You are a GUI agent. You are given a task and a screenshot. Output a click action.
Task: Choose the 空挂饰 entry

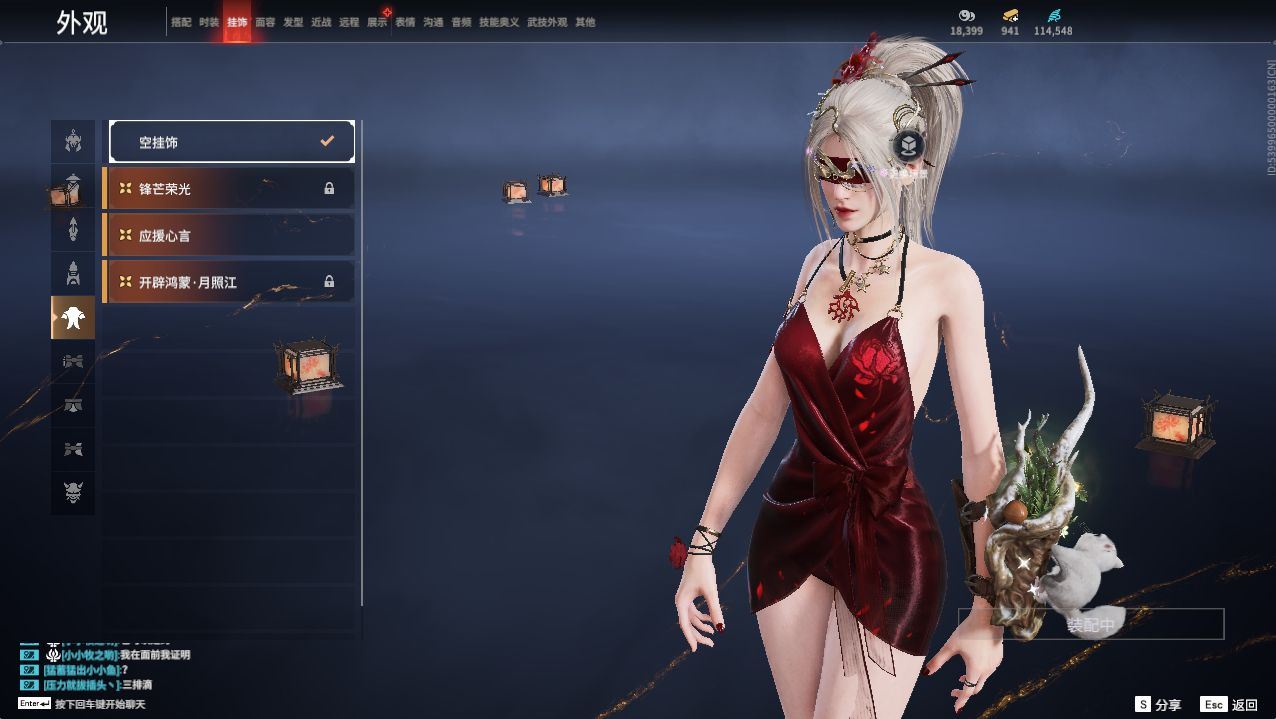pyautogui.click(x=232, y=142)
